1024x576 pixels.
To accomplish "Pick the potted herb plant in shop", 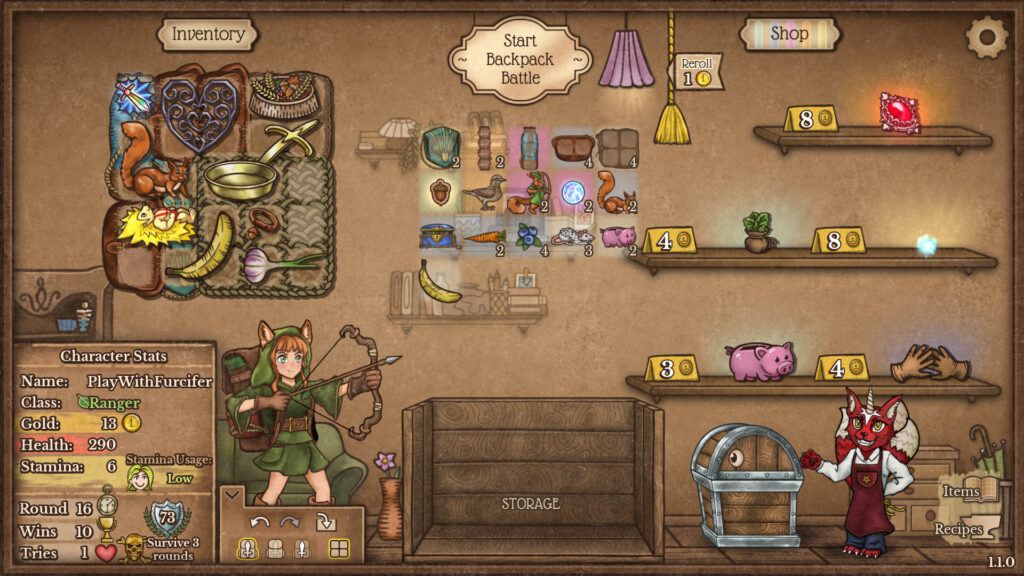I will tap(757, 233).
